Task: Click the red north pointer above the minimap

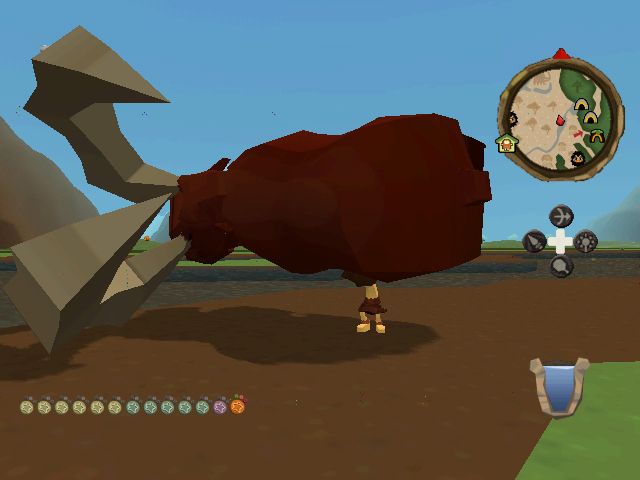Action: click(x=561, y=53)
